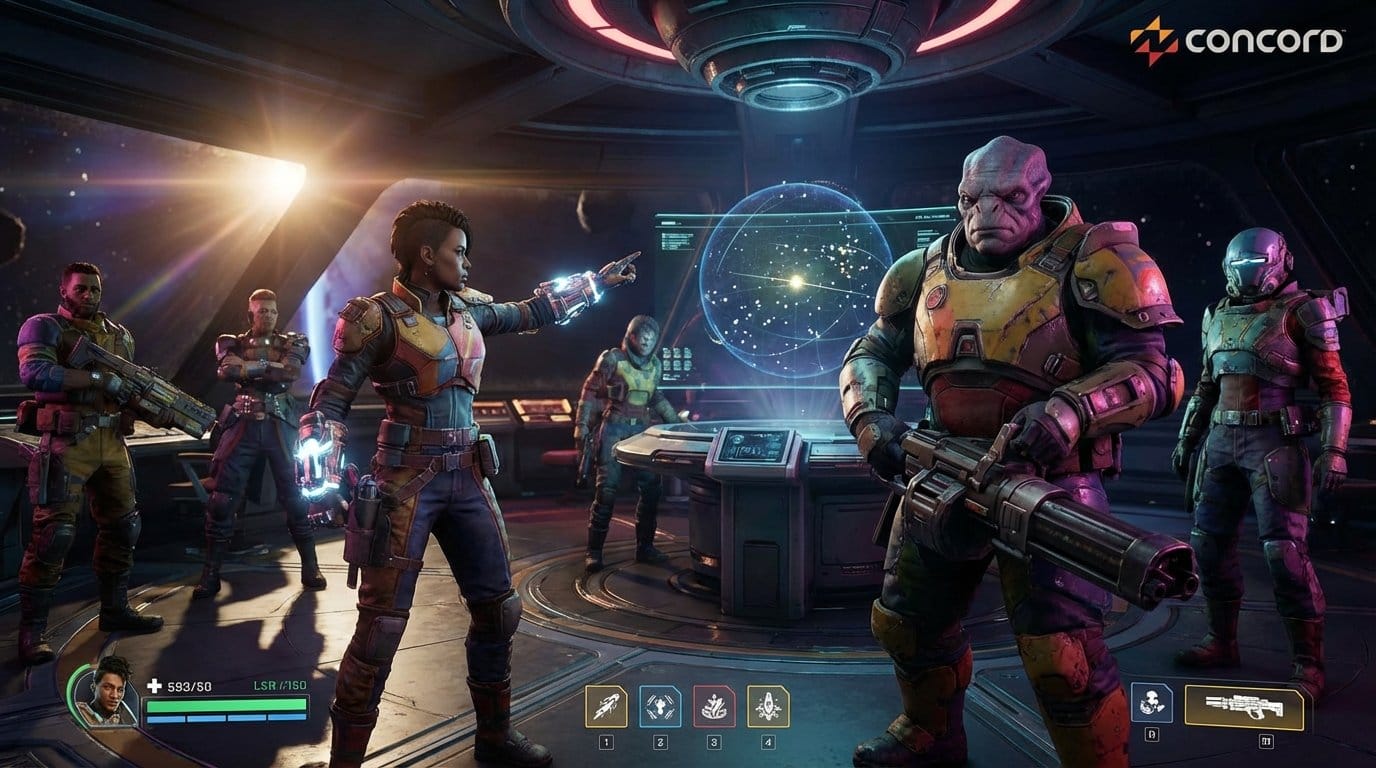Image resolution: width=1376 pixels, height=768 pixels.
Task: Click the 593/50 health counter
Action: point(189,686)
